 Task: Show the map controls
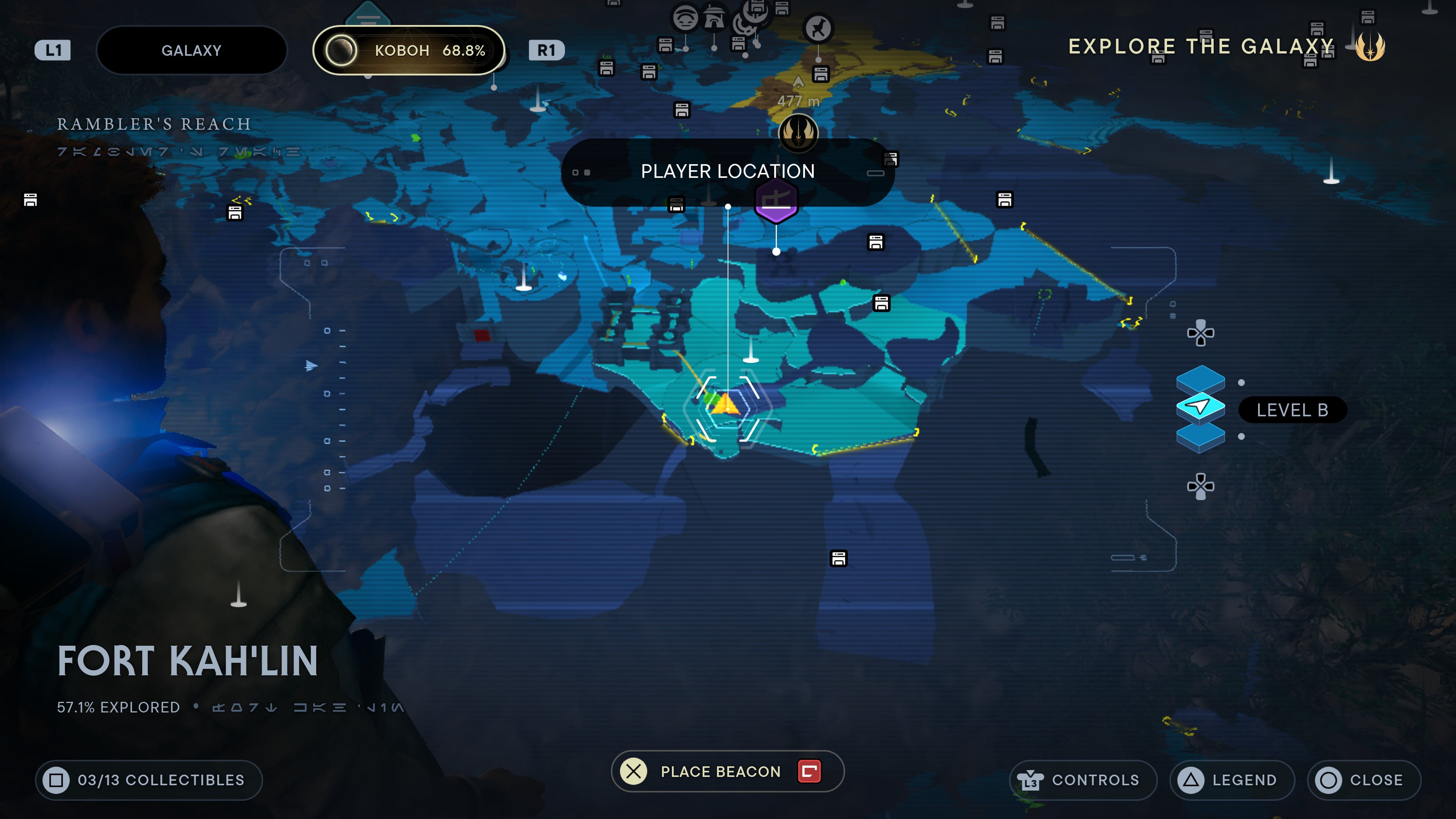[1083, 780]
